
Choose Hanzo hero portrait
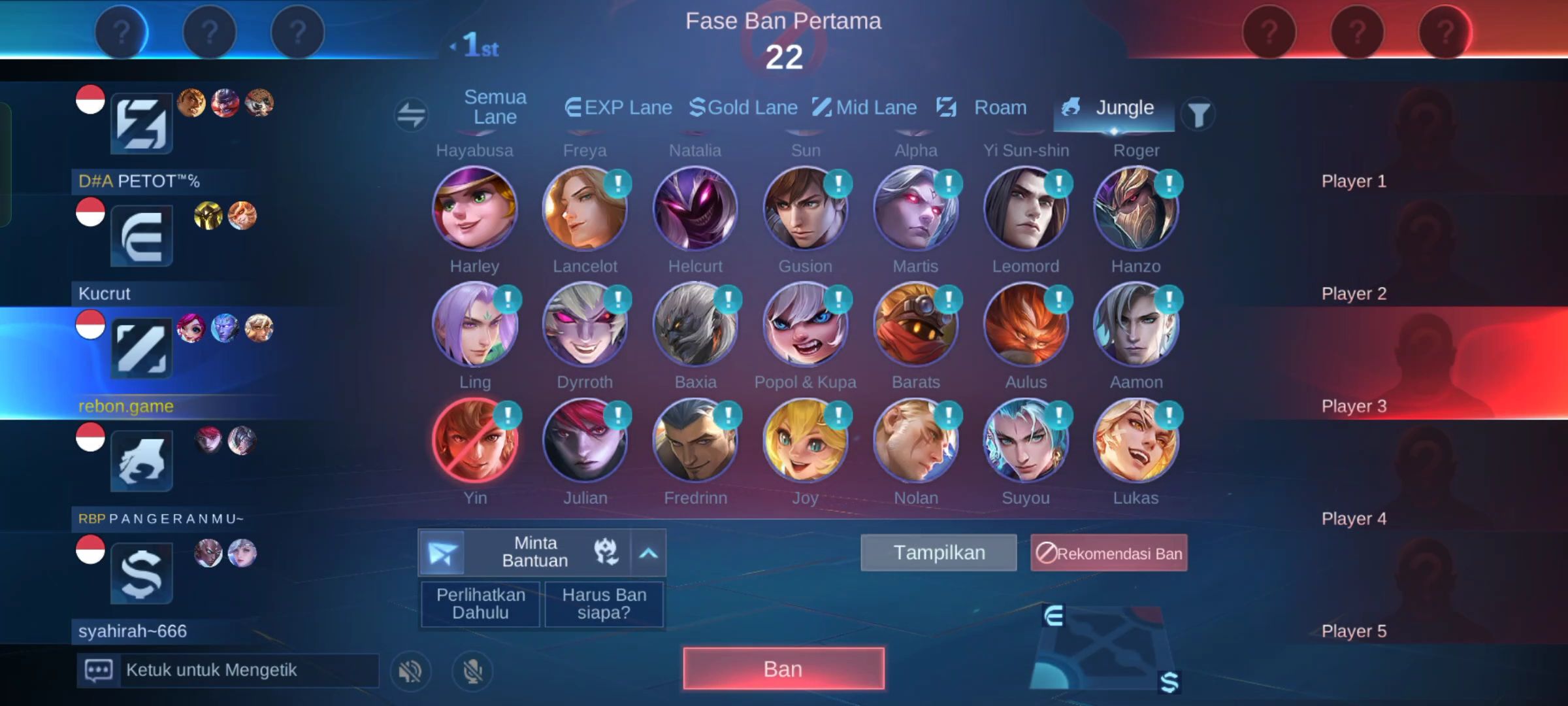click(1135, 209)
